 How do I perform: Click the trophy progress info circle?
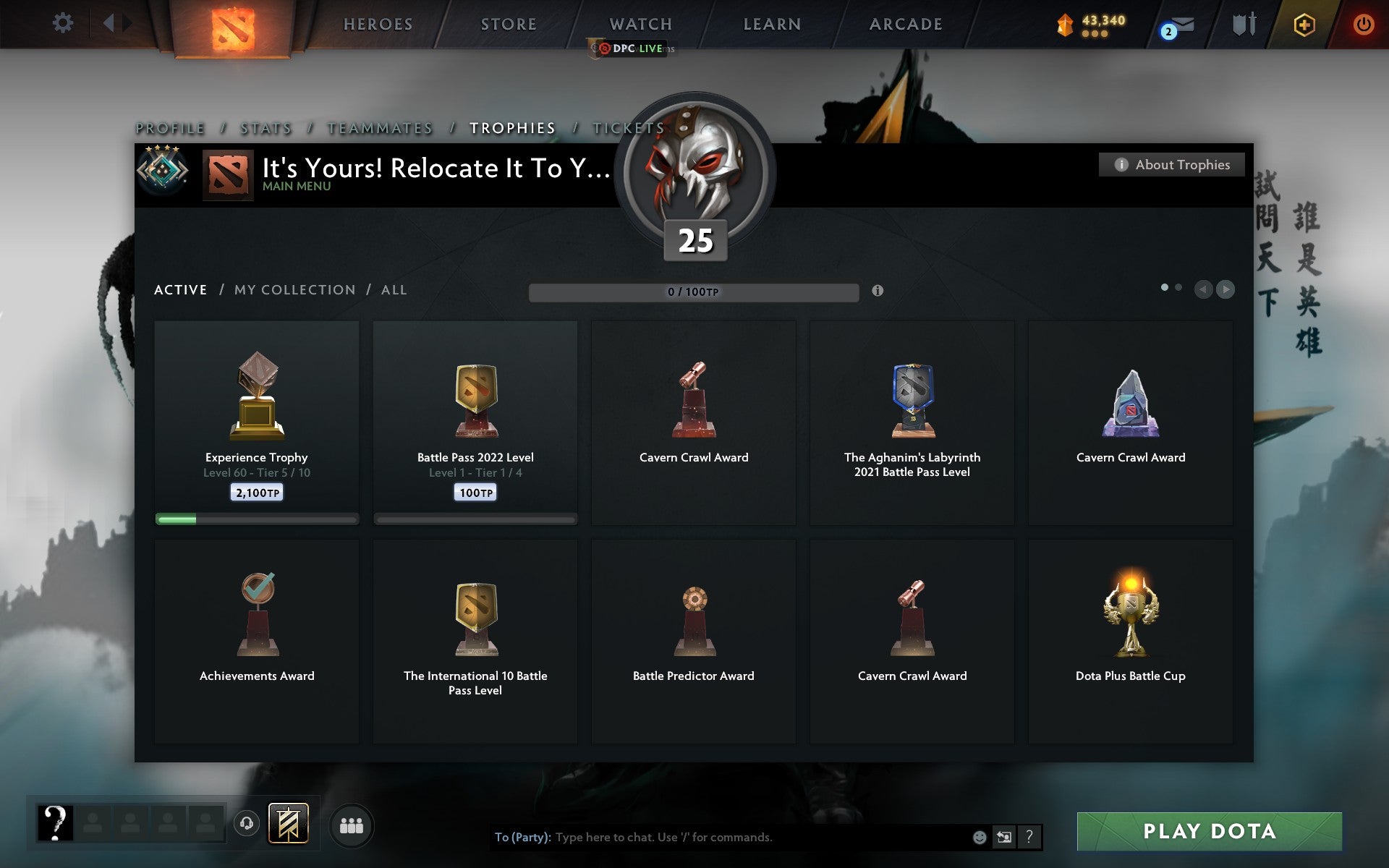click(x=878, y=292)
